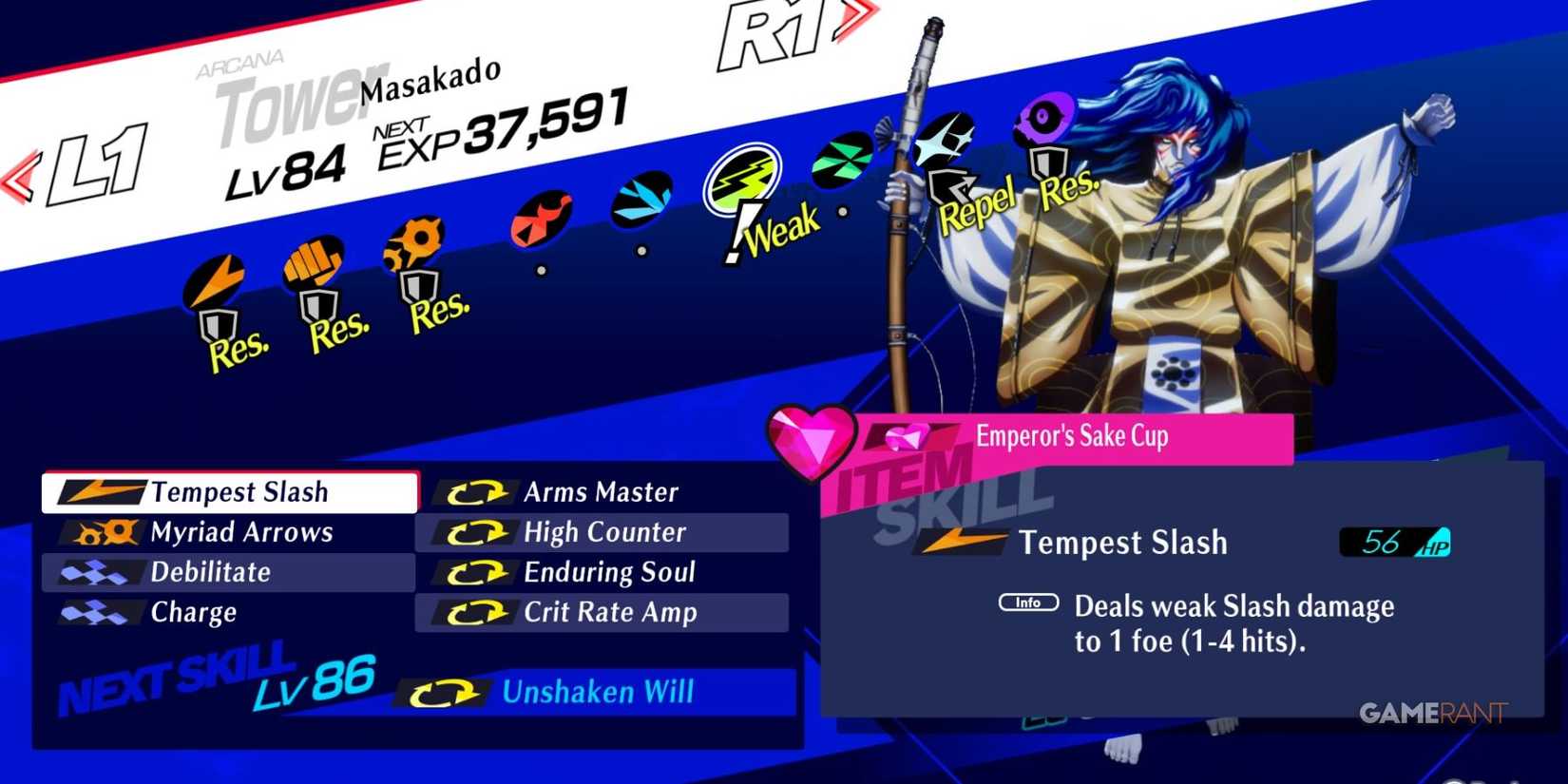Expand the Info description tag
Viewport: 1568px width, 784px height.
[x=1031, y=602]
